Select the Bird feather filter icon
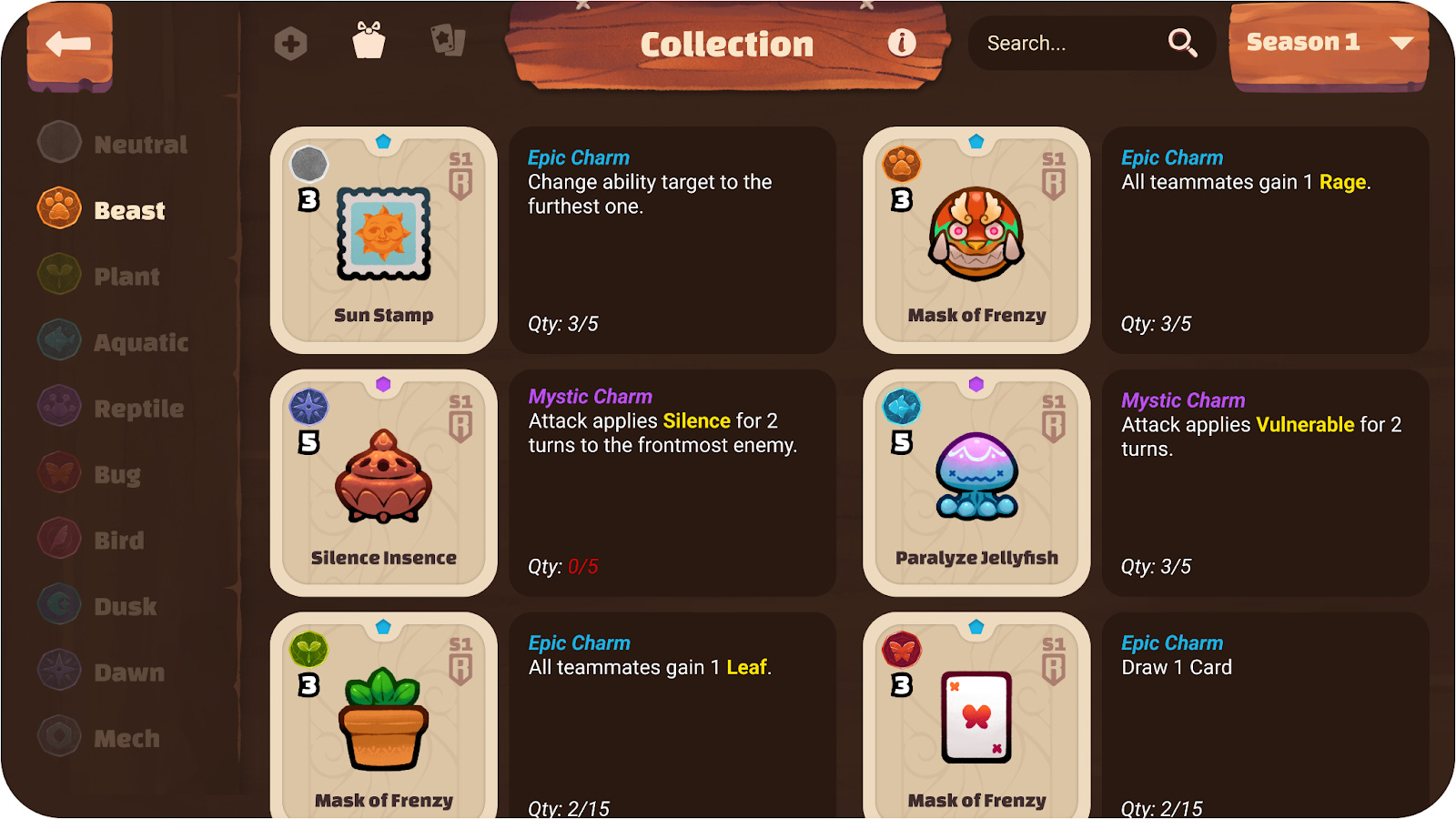 58,539
